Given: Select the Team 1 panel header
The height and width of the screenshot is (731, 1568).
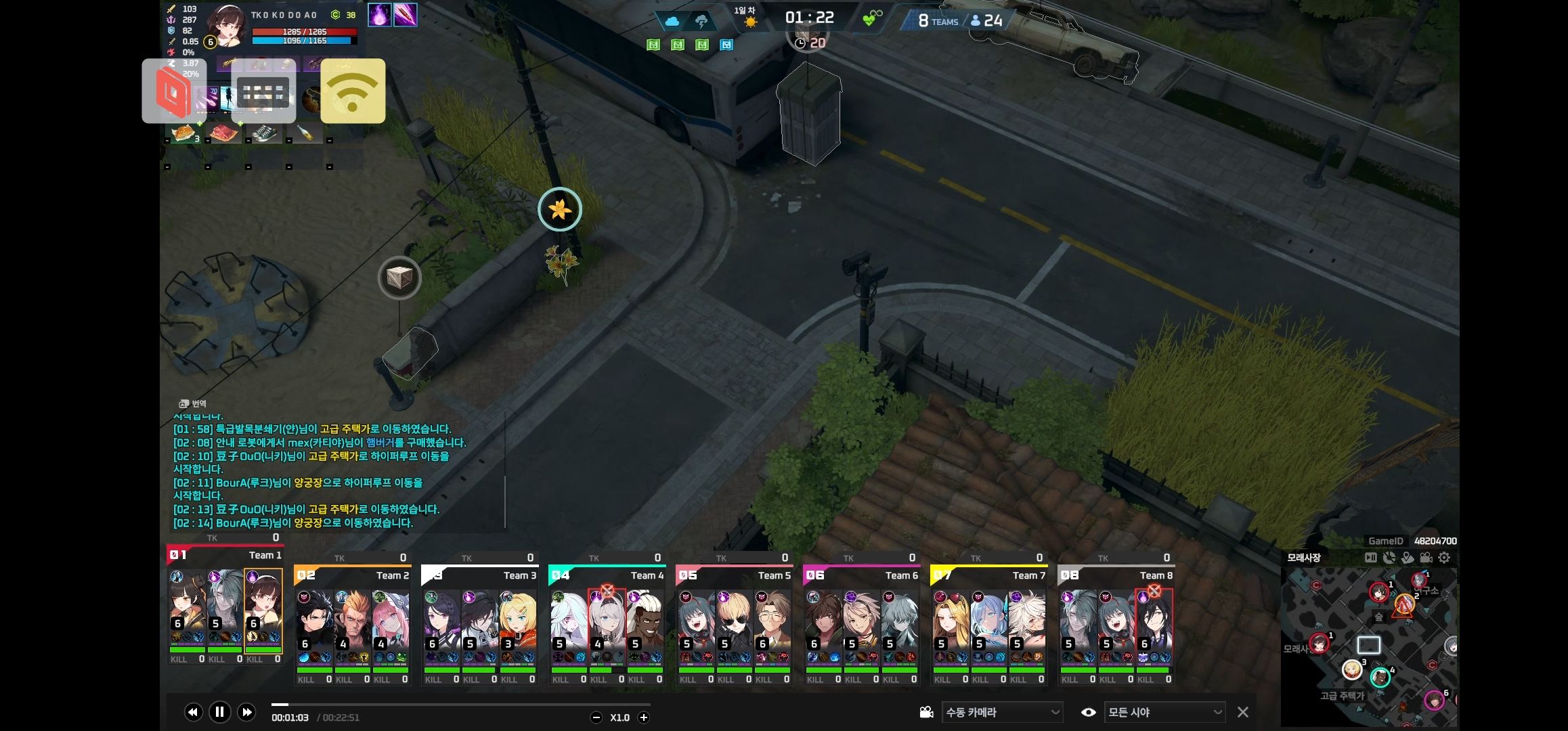Looking at the screenshot, I should (x=225, y=555).
